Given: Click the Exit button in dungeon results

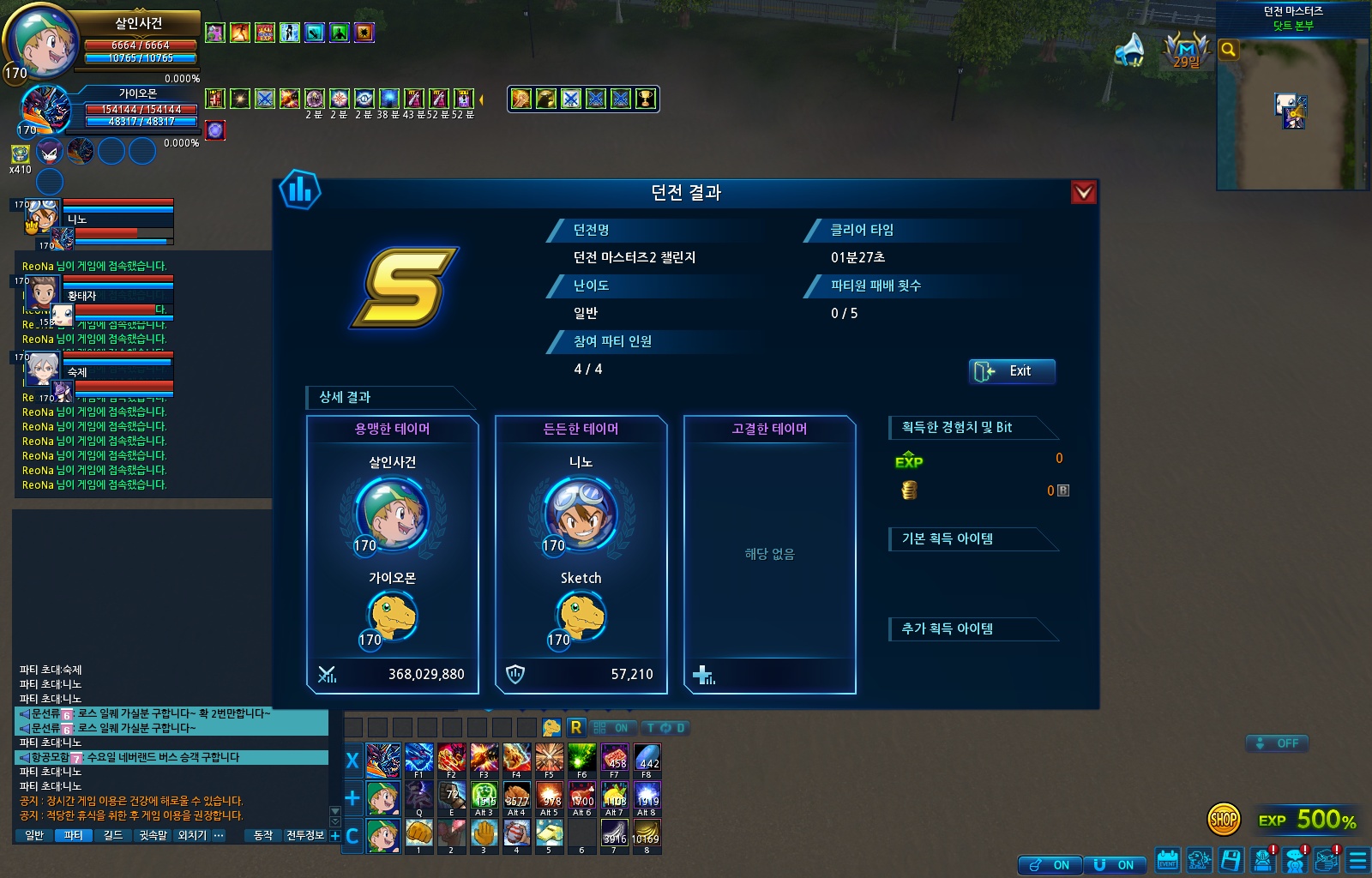Looking at the screenshot, I should click(1012, 371).
